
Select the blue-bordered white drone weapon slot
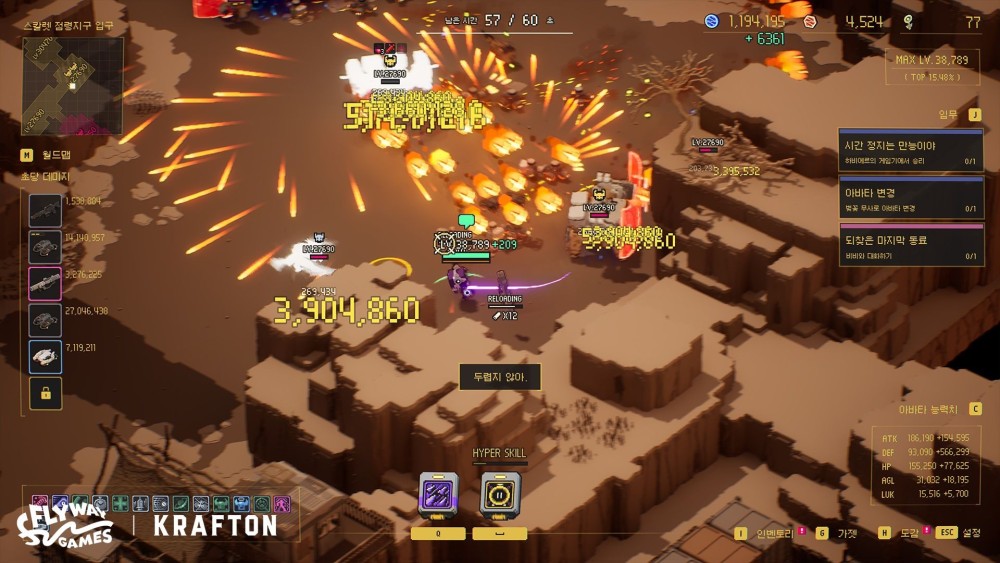point(45,356)
